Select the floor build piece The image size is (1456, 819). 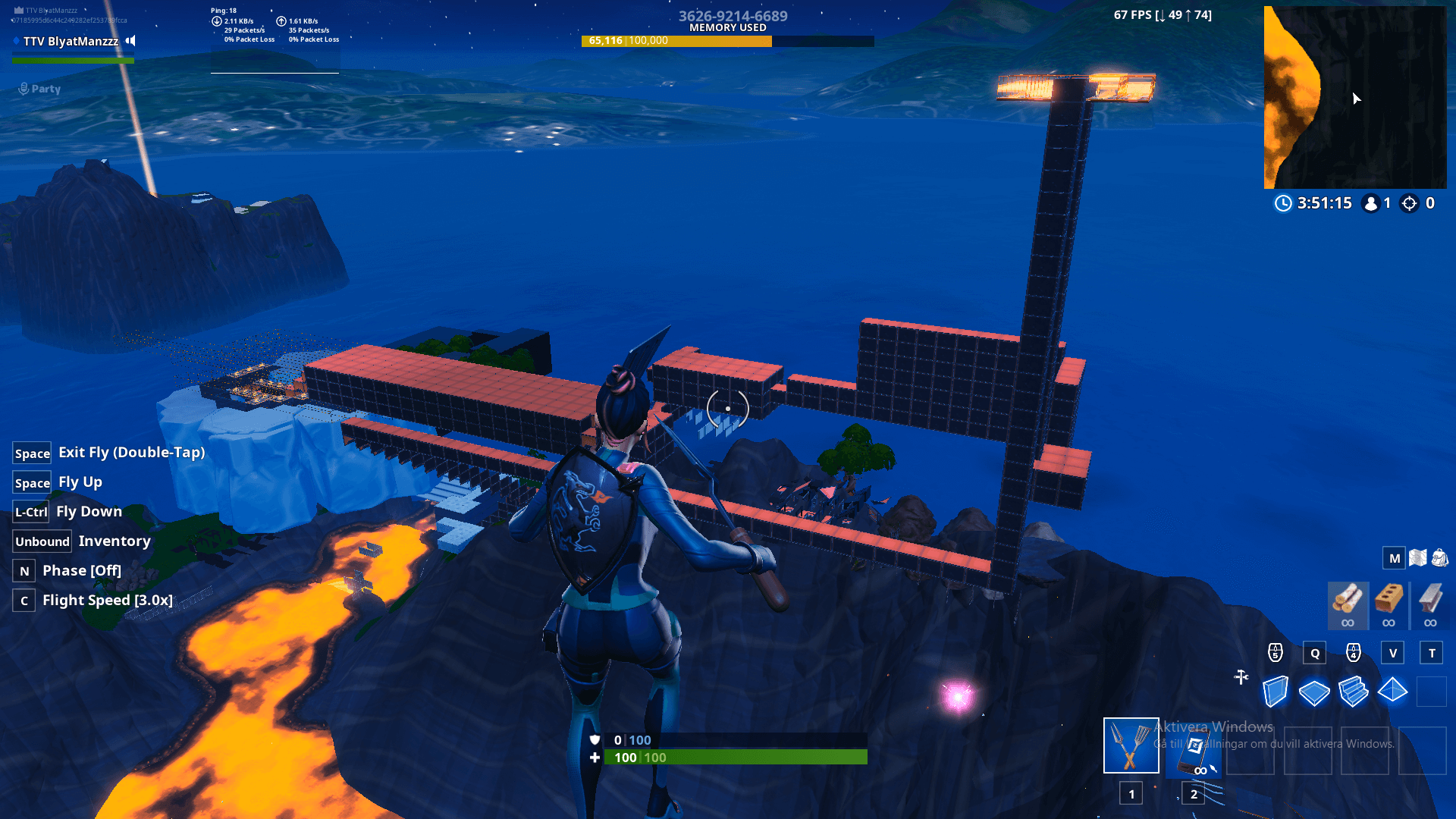click(1315, 691)
